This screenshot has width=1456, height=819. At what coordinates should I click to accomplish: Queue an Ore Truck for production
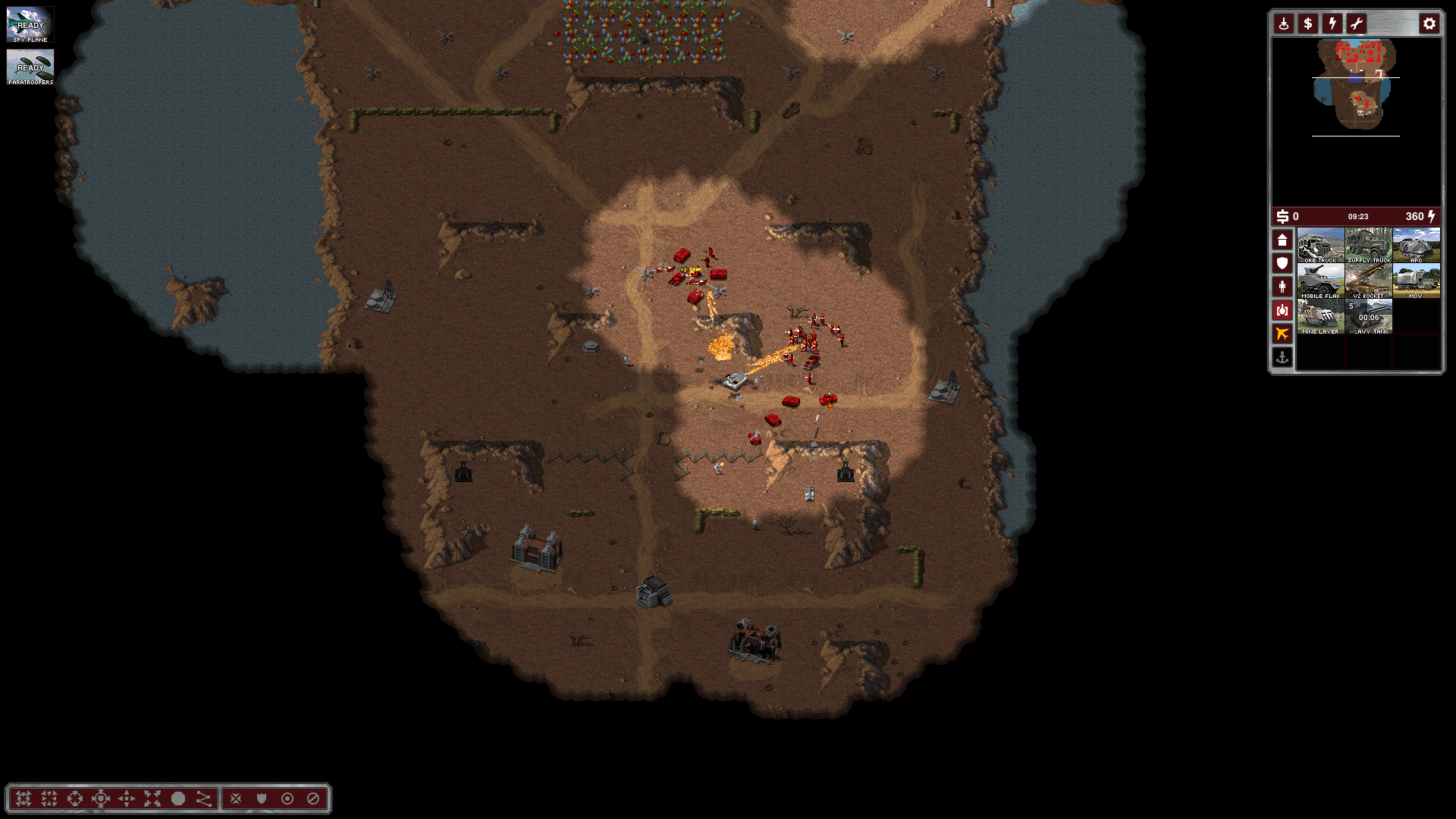pyautogui.click(x=1320, y=246)
